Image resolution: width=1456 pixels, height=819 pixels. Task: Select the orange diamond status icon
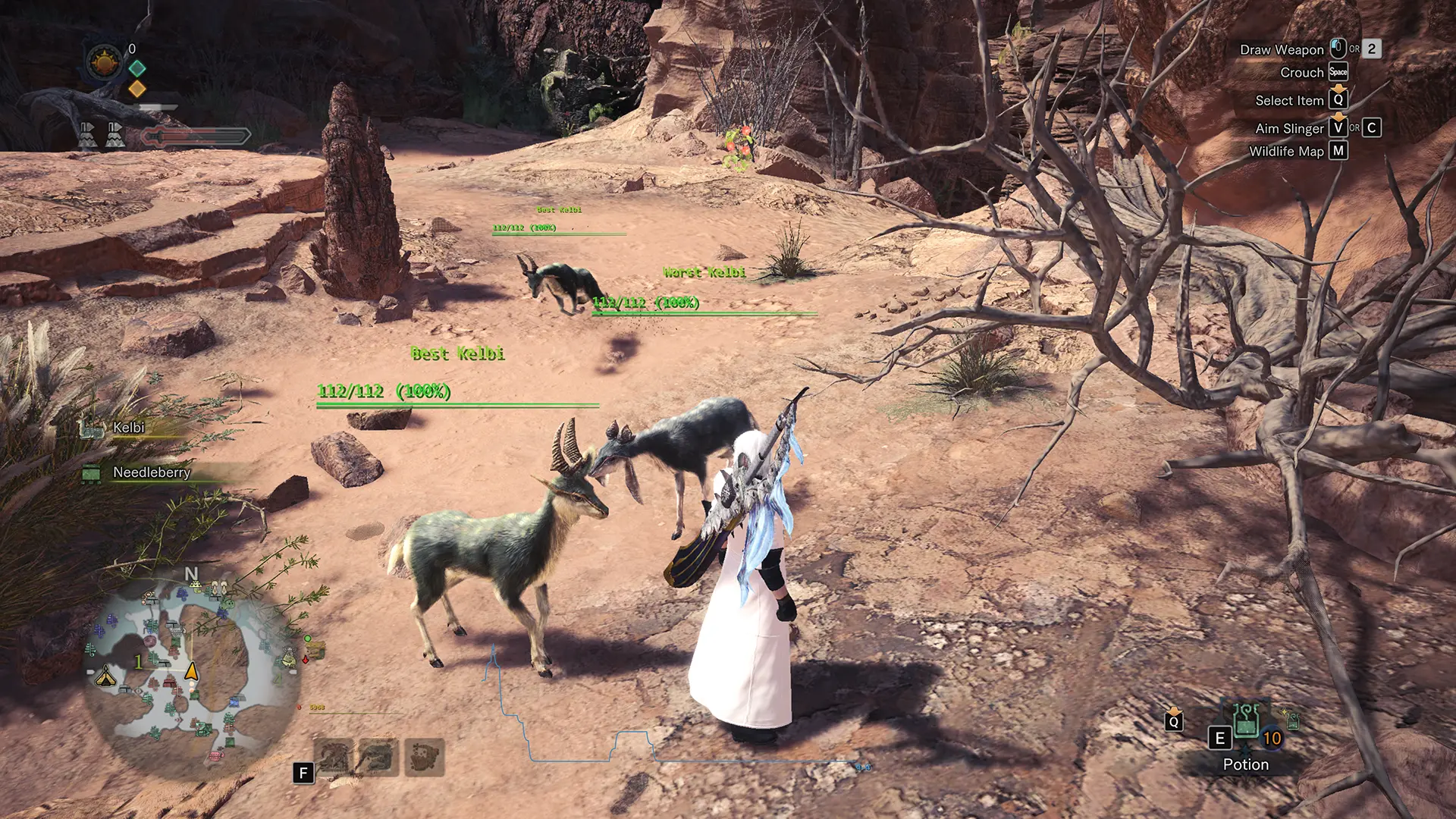point(137,89)
